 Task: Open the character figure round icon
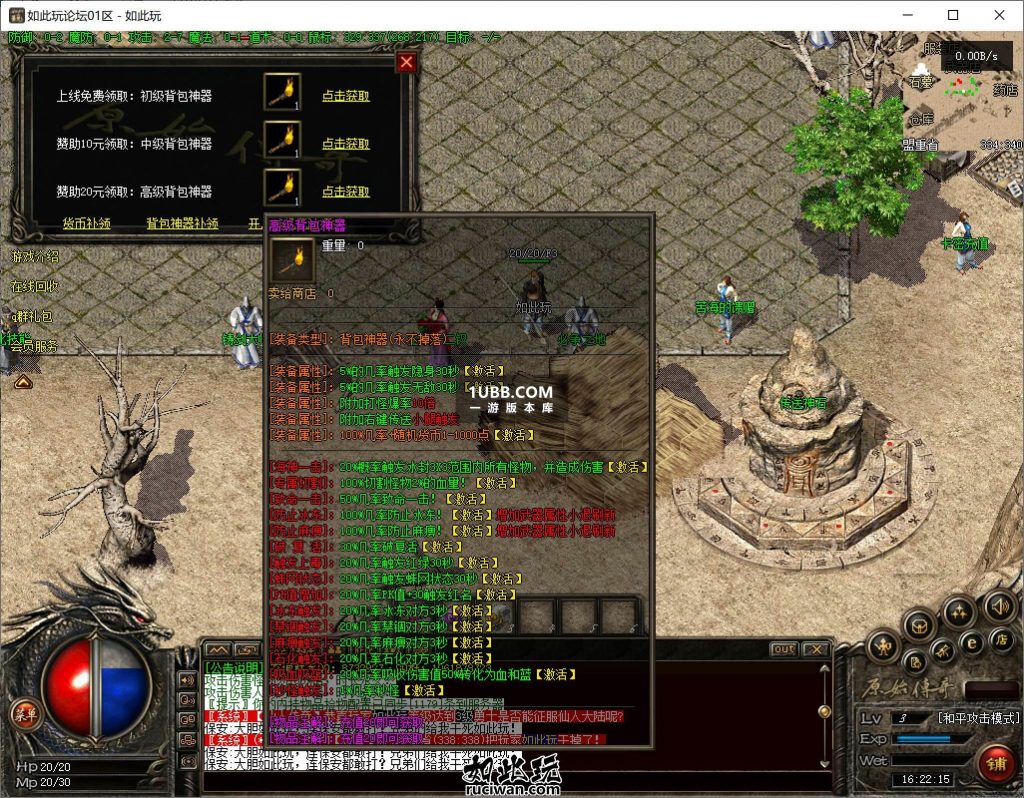[x=884, y=646]
